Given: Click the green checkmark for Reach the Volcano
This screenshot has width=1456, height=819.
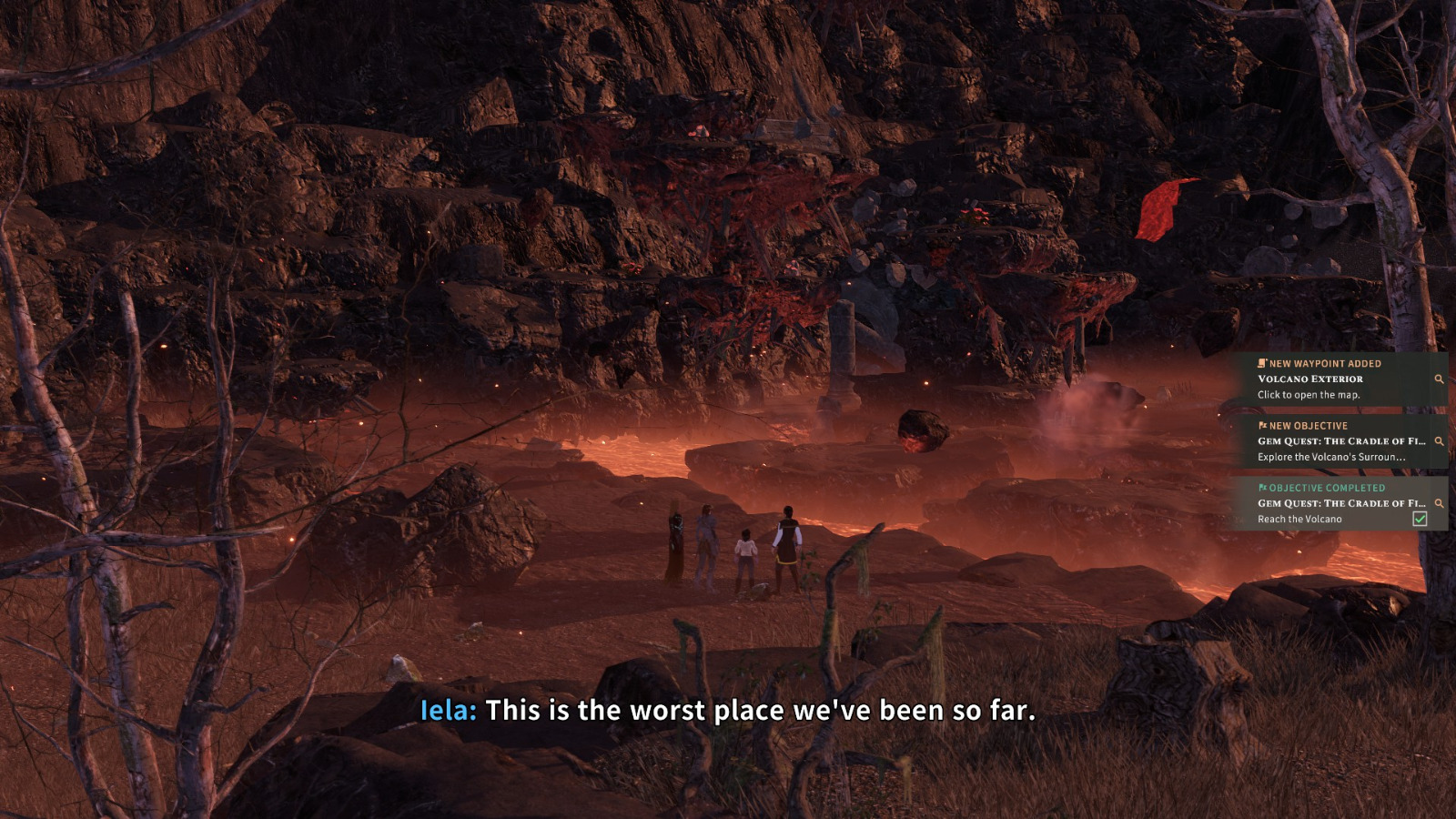Looking at the screenshot, I should tap(1421, 518).
